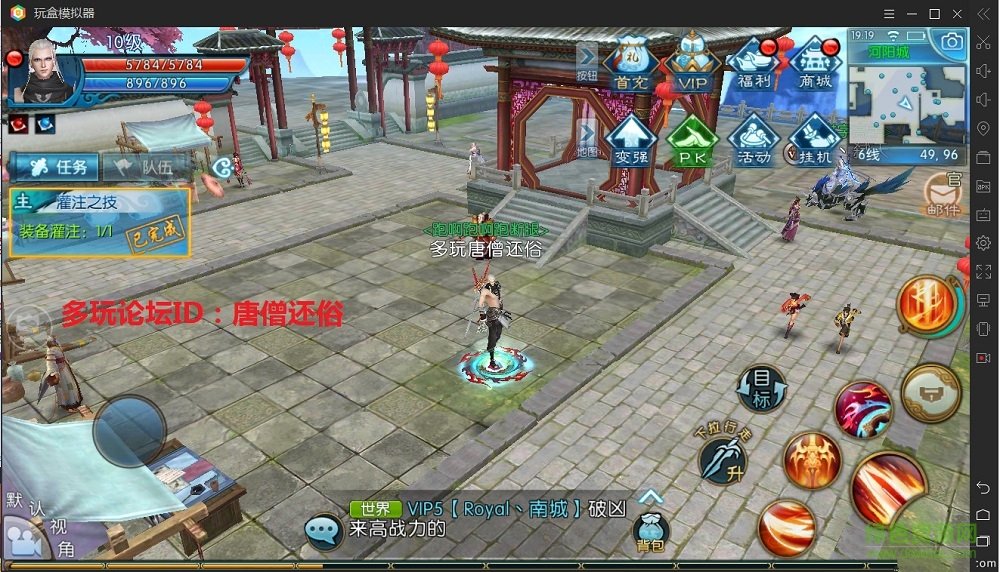Open the 活动 events menu
The image size is (1000, 572).
click(755, 138)
